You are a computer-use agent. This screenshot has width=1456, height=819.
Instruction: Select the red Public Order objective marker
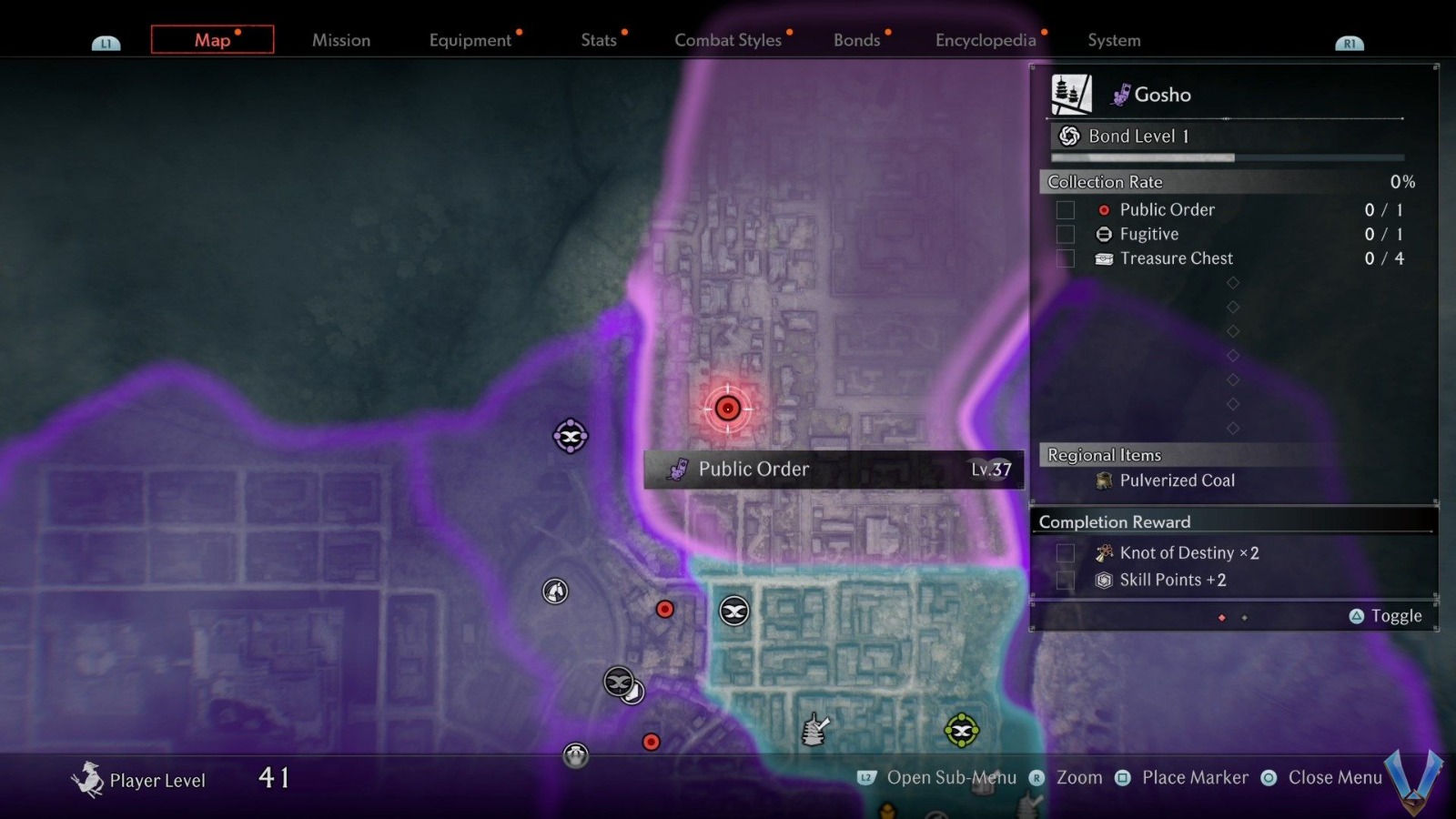coord(727,408)
